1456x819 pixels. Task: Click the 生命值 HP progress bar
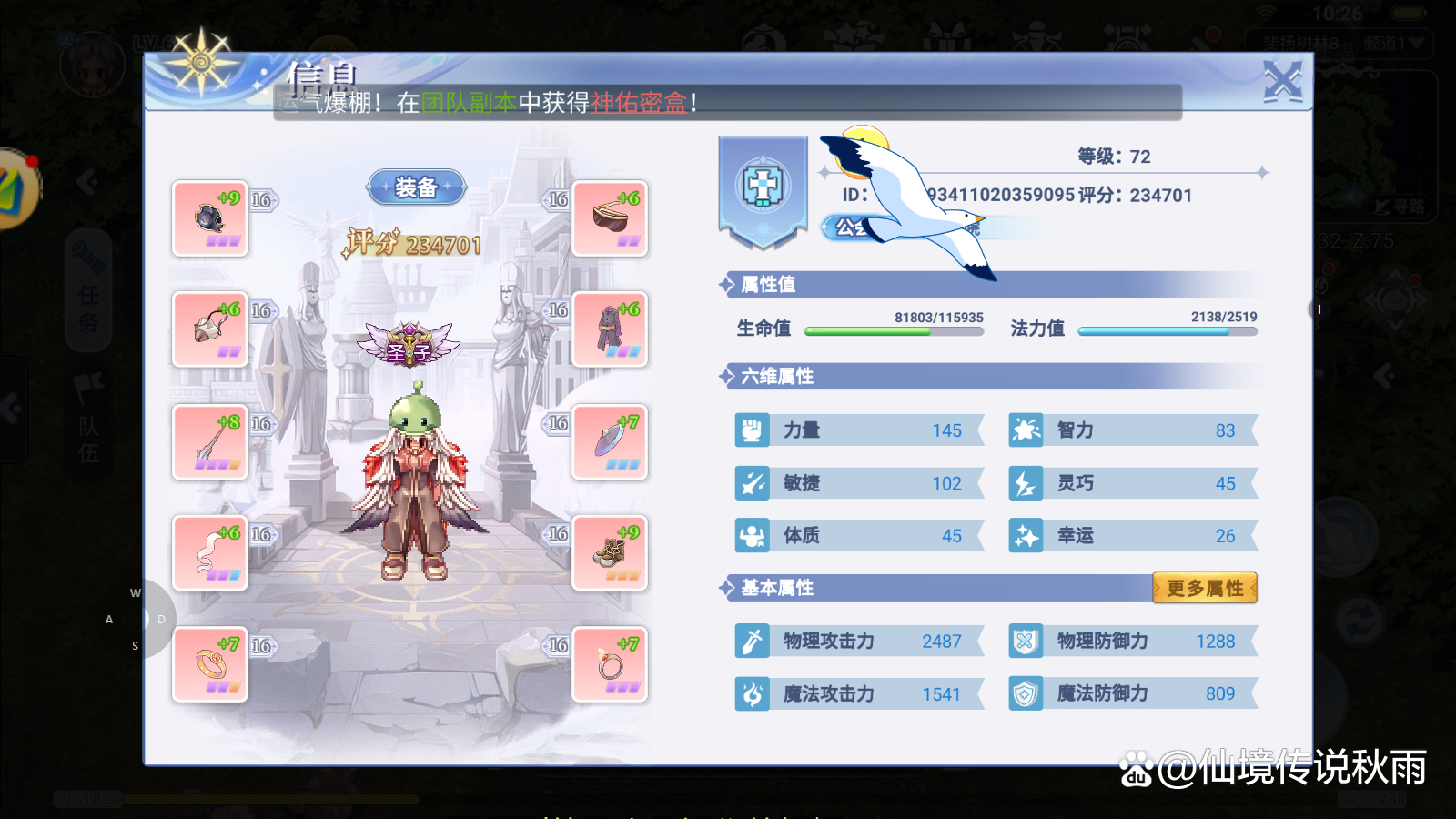coord(894,331)
